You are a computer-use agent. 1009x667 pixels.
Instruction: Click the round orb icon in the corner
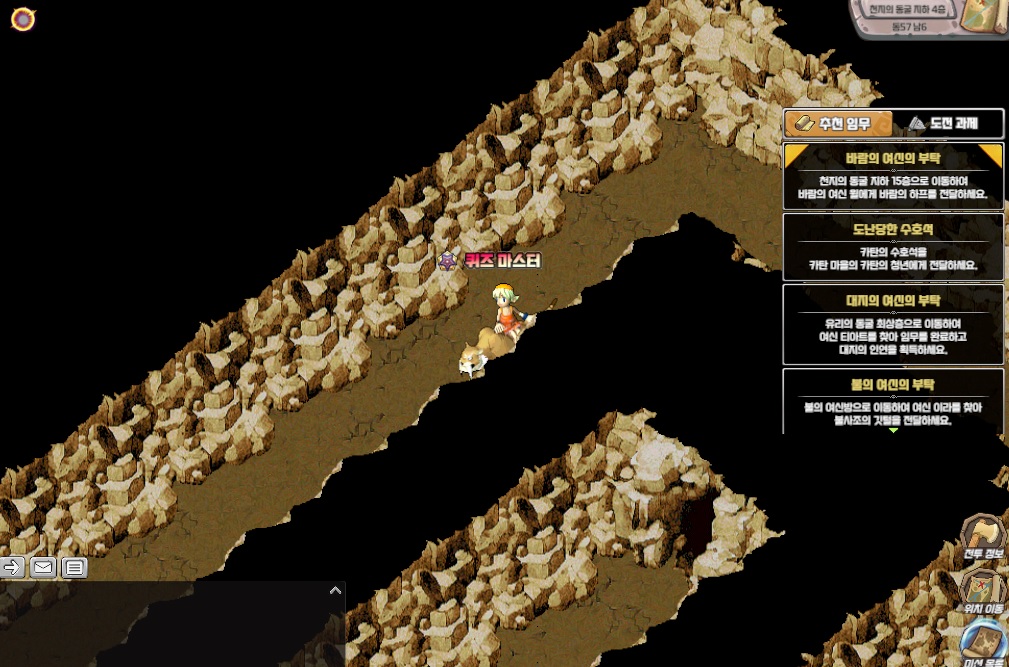point(23,19)
